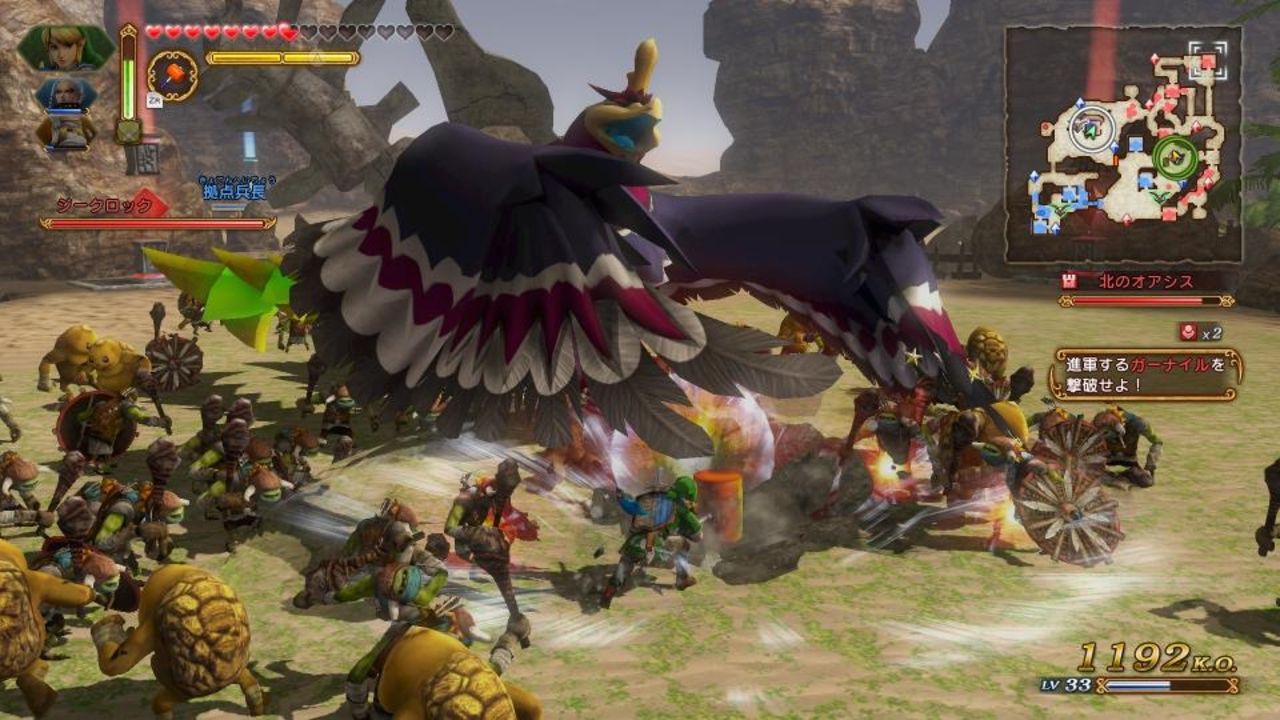The width and height of the screenshot is (1280, 720).
Task: Select Link's character portrait
Action: (66, 47)
